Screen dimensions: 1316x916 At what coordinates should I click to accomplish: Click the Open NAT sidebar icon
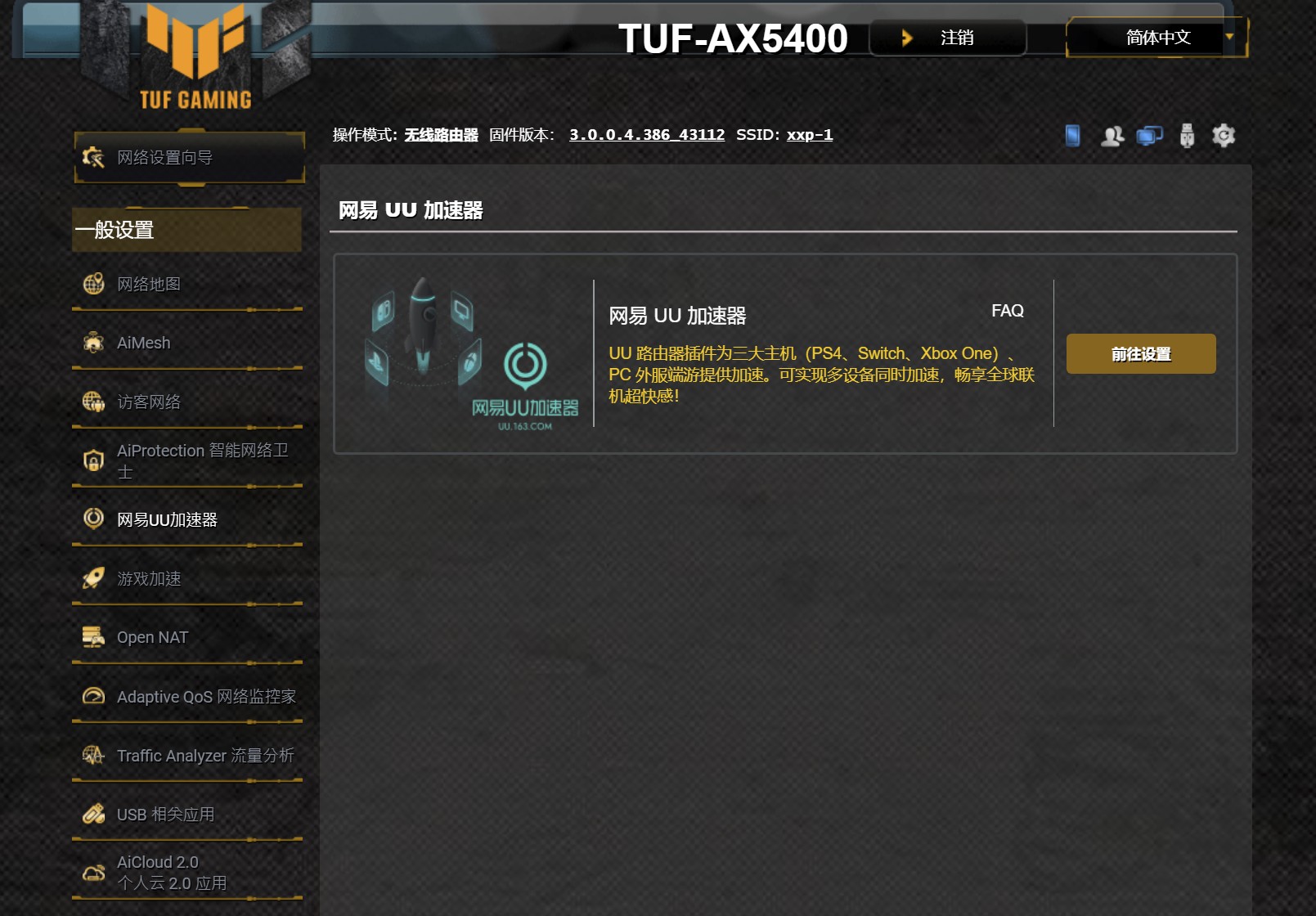coord(94,637)
